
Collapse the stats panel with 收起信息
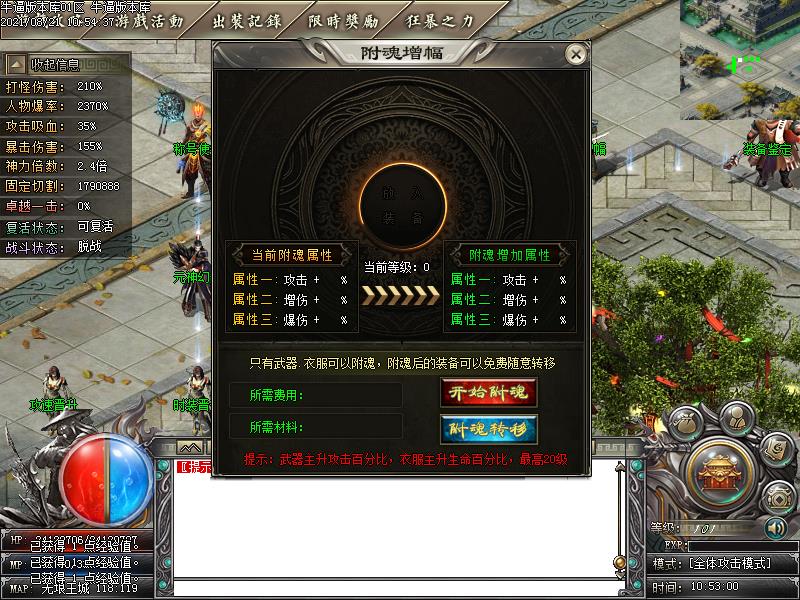(x=49, y=65)
